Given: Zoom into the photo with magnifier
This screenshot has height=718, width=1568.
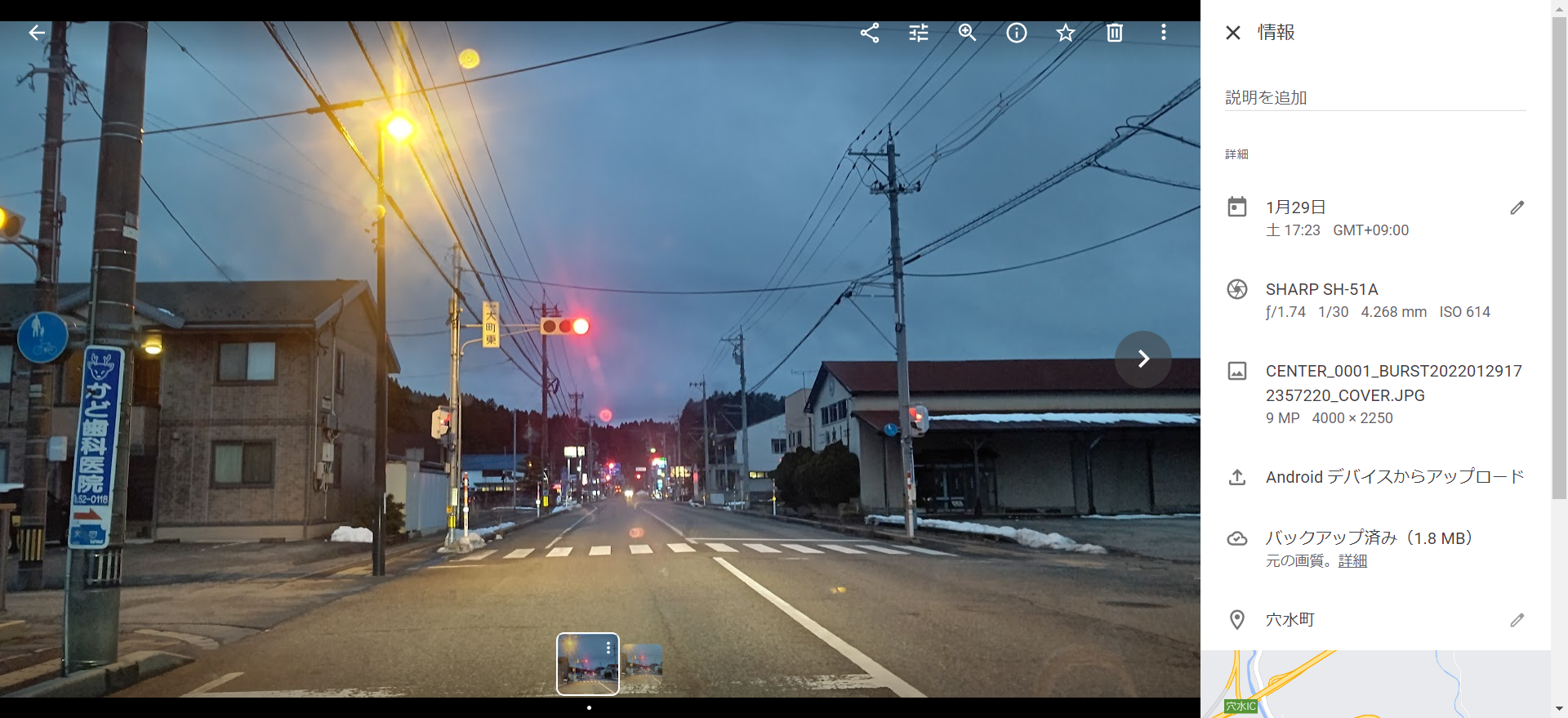Looking at the screenshot, I should (x=968, y=33).
